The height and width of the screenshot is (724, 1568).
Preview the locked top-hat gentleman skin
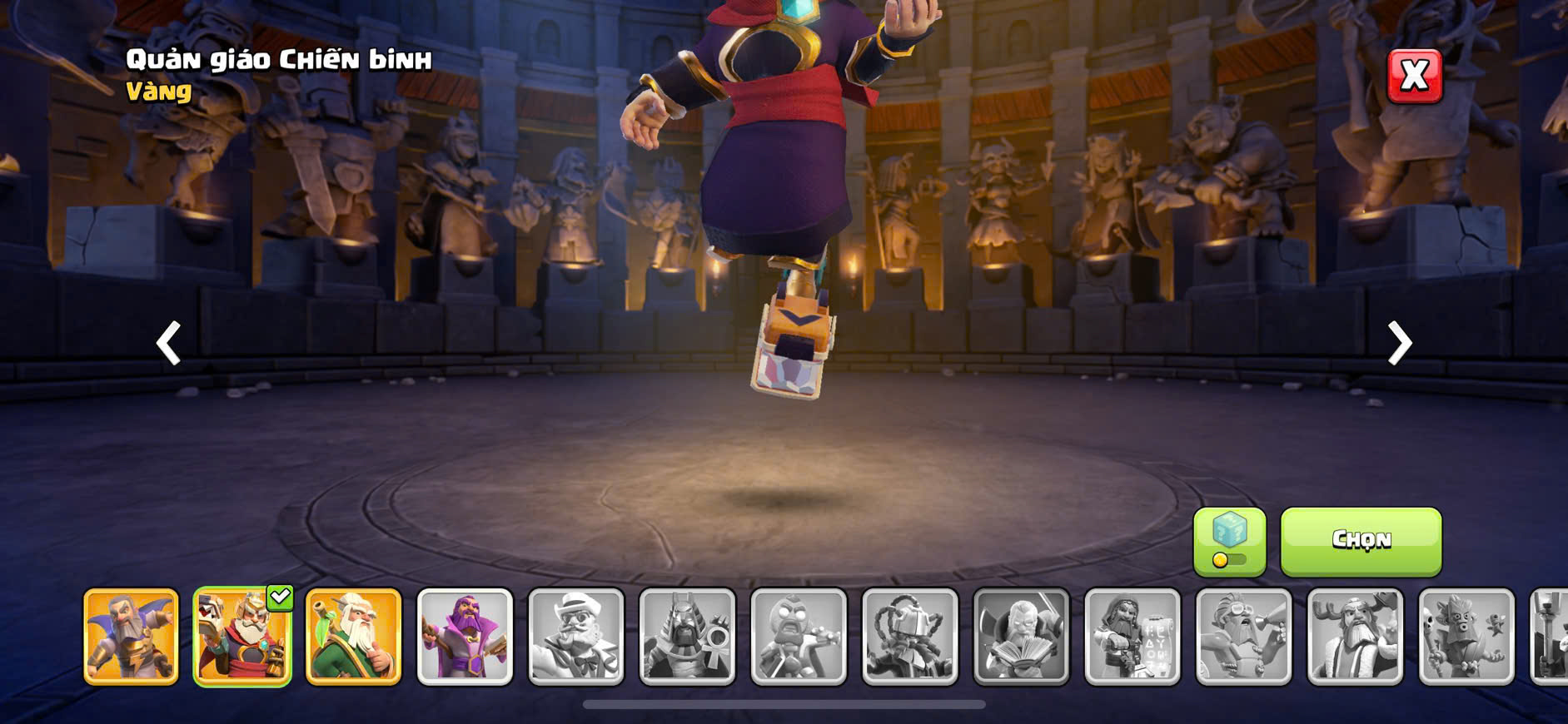pyautogui.click(x=576, y=637)
